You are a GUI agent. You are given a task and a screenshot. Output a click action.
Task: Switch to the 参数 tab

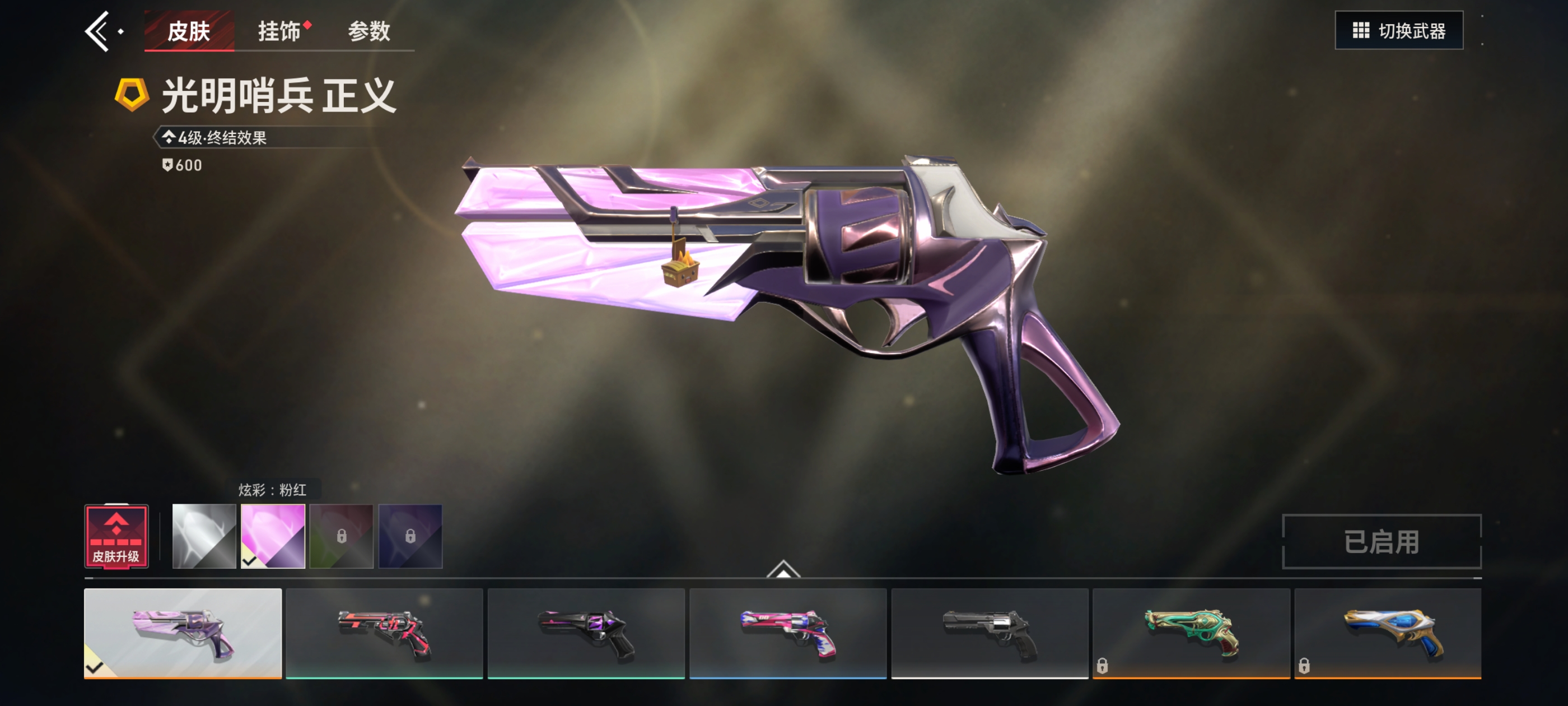coord(369,31)
